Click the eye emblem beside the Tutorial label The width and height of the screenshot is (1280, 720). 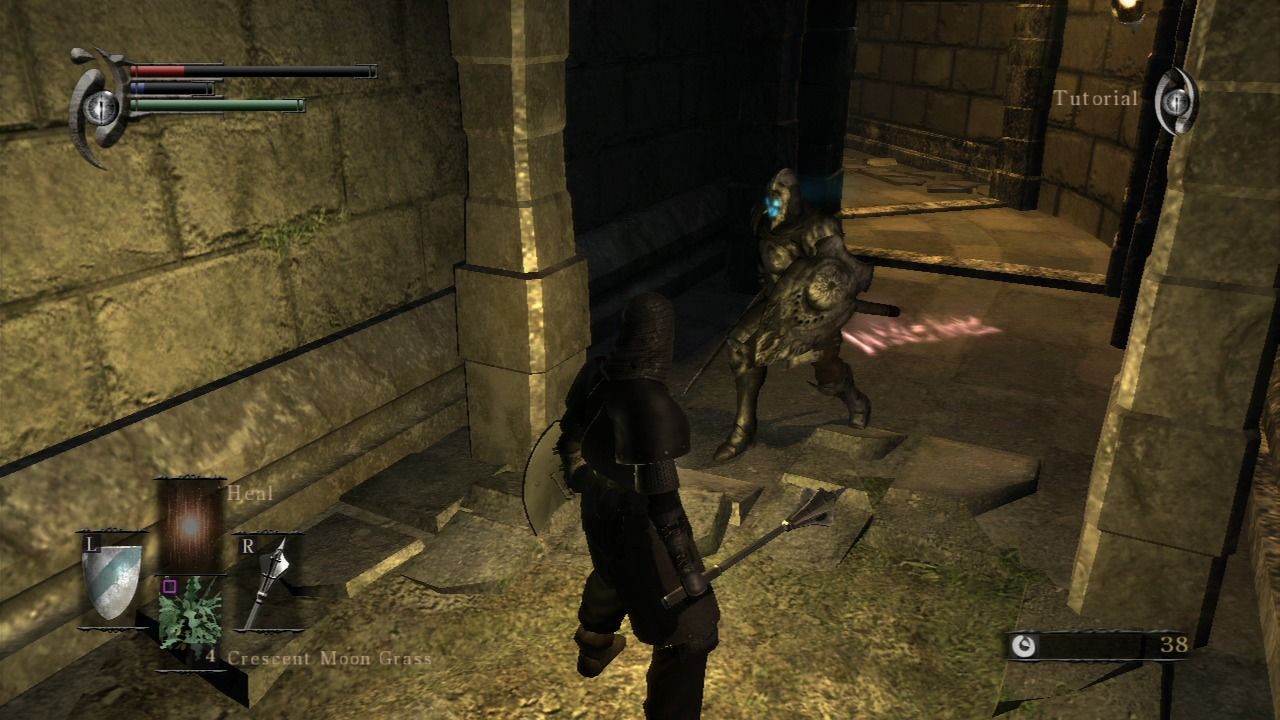tap(1177, 100)
